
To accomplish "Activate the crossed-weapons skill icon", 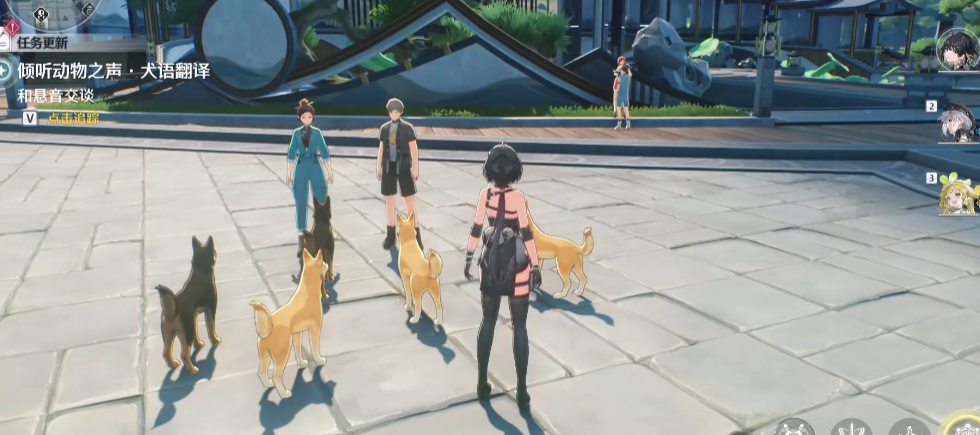I will [x=794, y=428].
